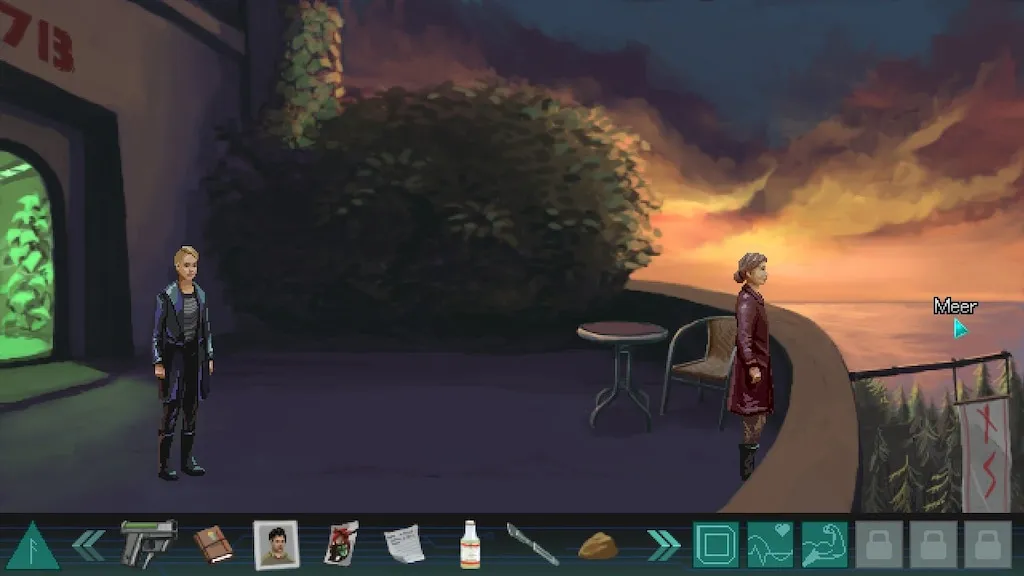Page the inventory to the left
The image size is (1024, 576).
88,544
